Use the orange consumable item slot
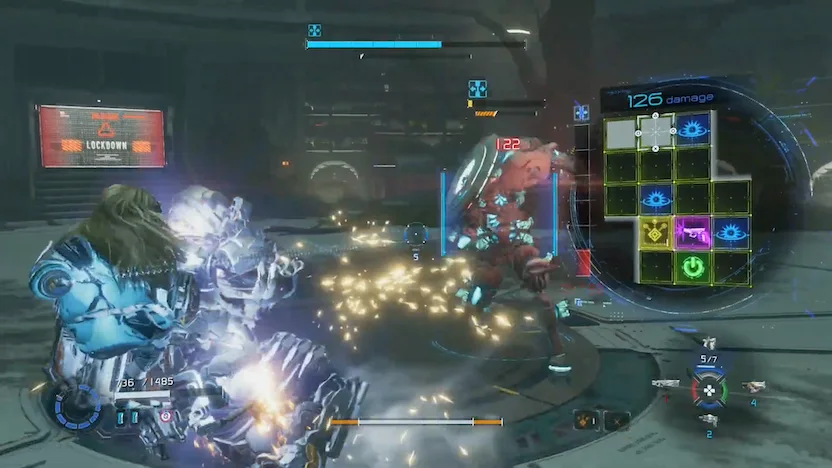Viewport: 832px width, 468px height. [587, 420]
